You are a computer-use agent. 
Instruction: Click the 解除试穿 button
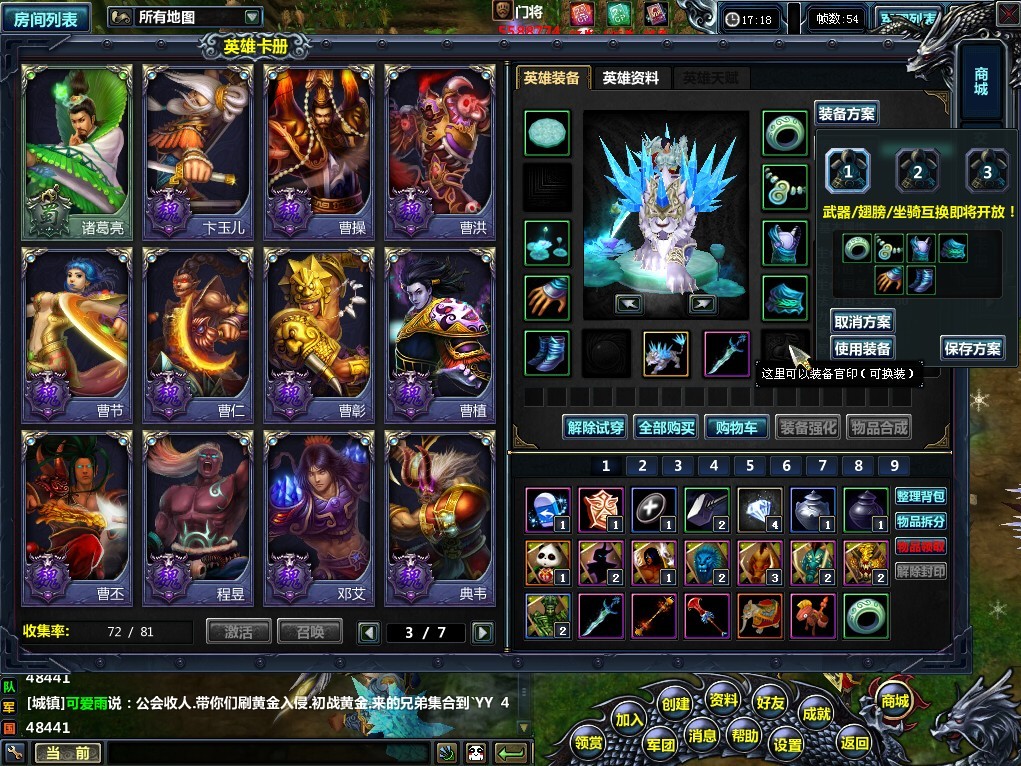coord(595,427)
